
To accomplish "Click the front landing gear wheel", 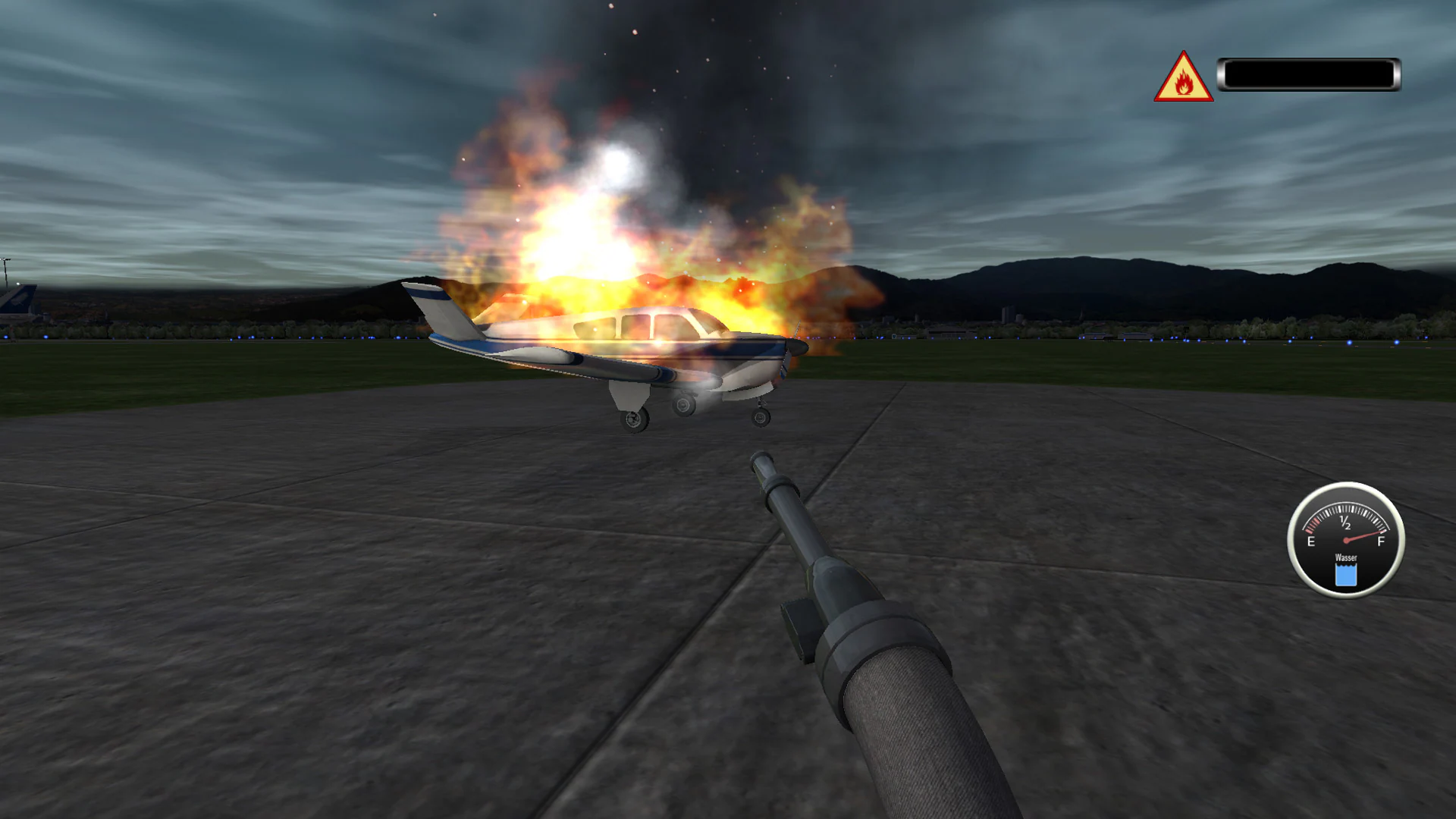I will coord(760,417).
